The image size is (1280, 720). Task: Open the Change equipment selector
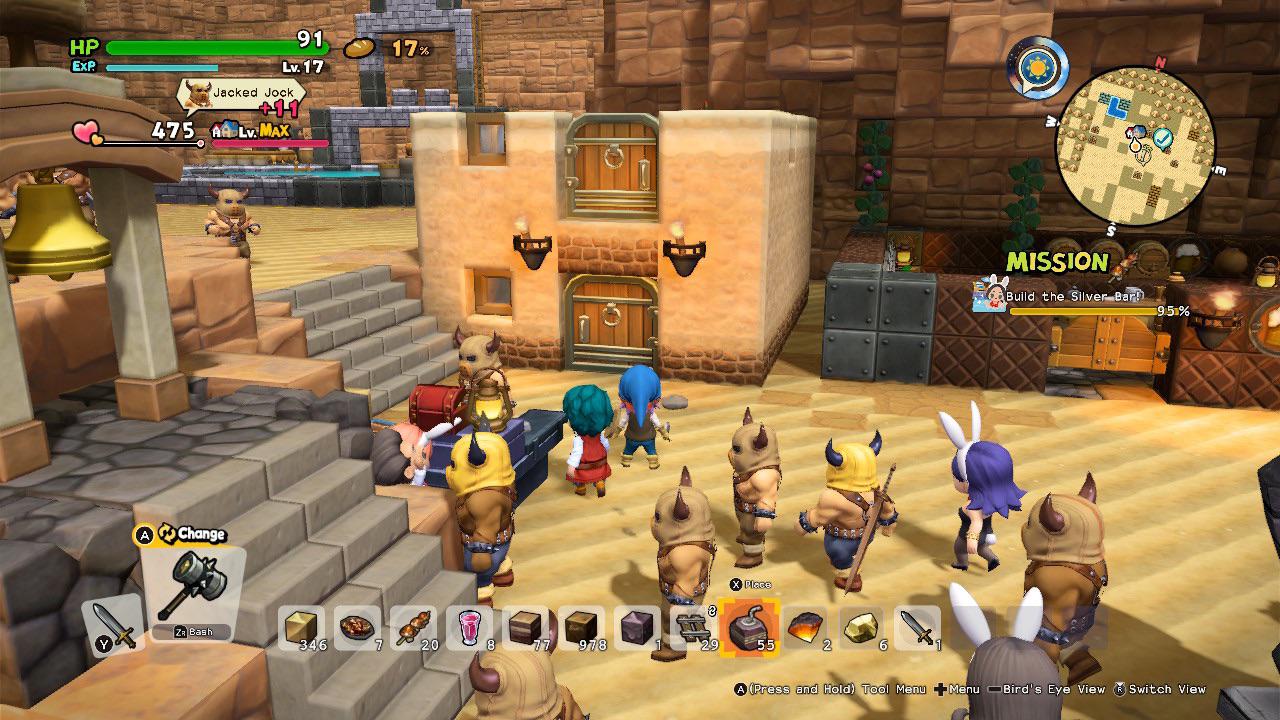(184, 534)
